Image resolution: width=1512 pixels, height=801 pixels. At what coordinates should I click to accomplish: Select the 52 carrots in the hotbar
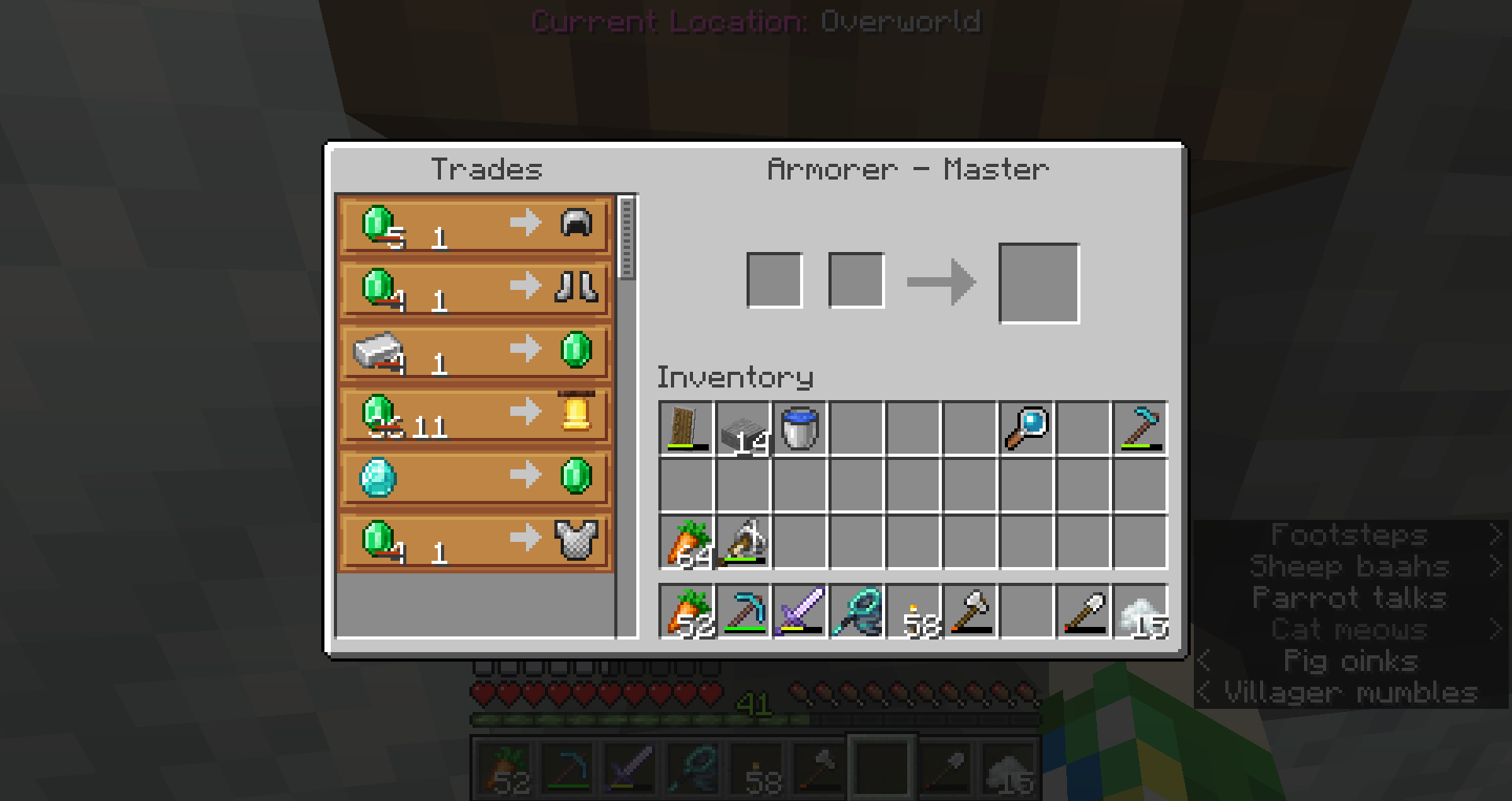point(686,611)
